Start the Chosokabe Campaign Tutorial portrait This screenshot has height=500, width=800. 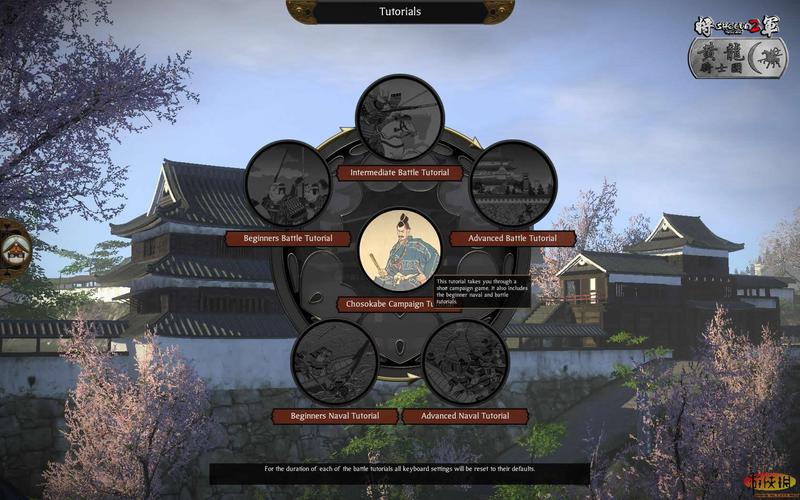tap(400, 250)
